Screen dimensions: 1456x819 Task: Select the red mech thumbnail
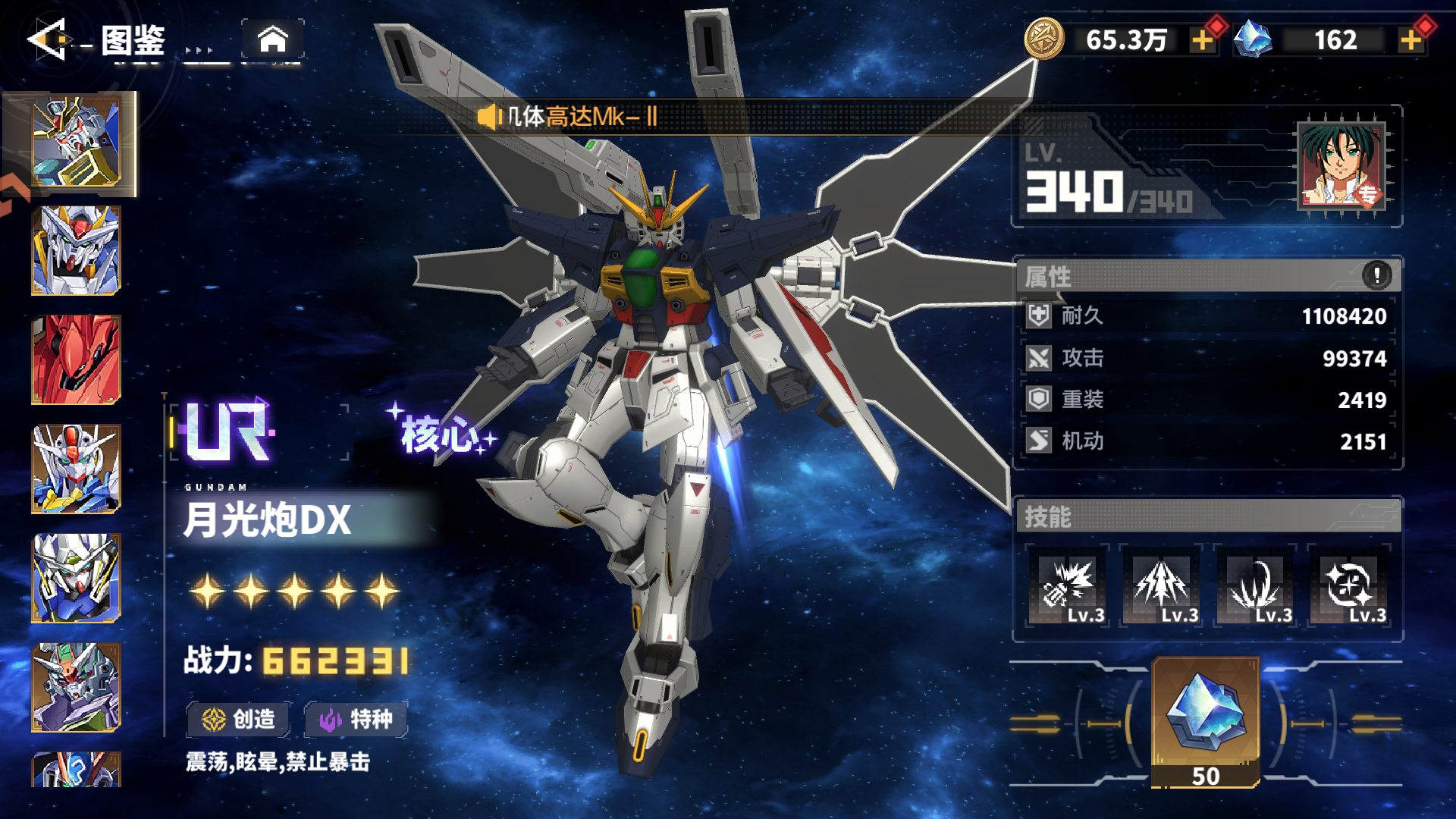tap(76, 360)
